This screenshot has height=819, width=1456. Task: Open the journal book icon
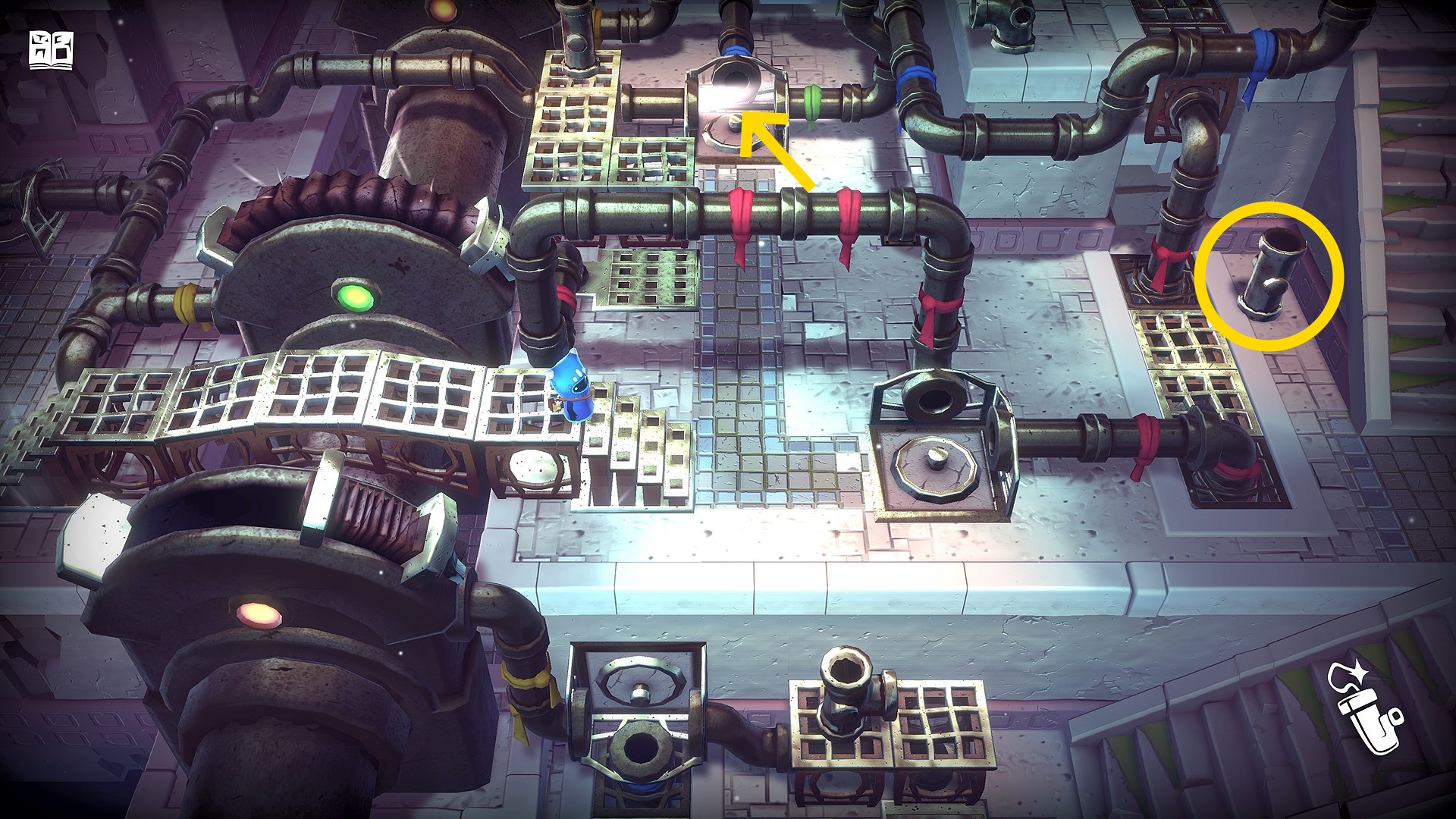tap(51, 51)
